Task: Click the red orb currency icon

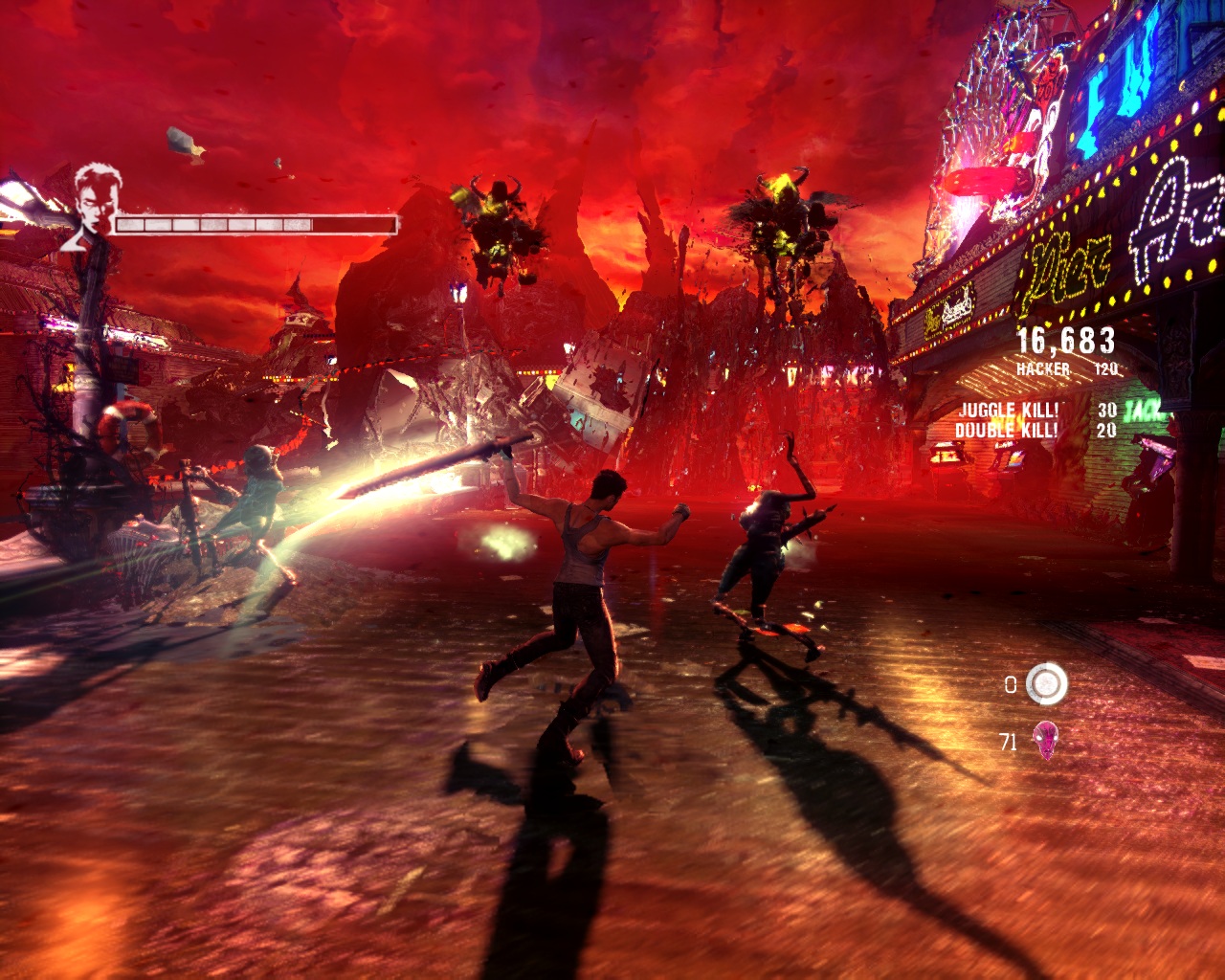Action: tap(1046, 740)
